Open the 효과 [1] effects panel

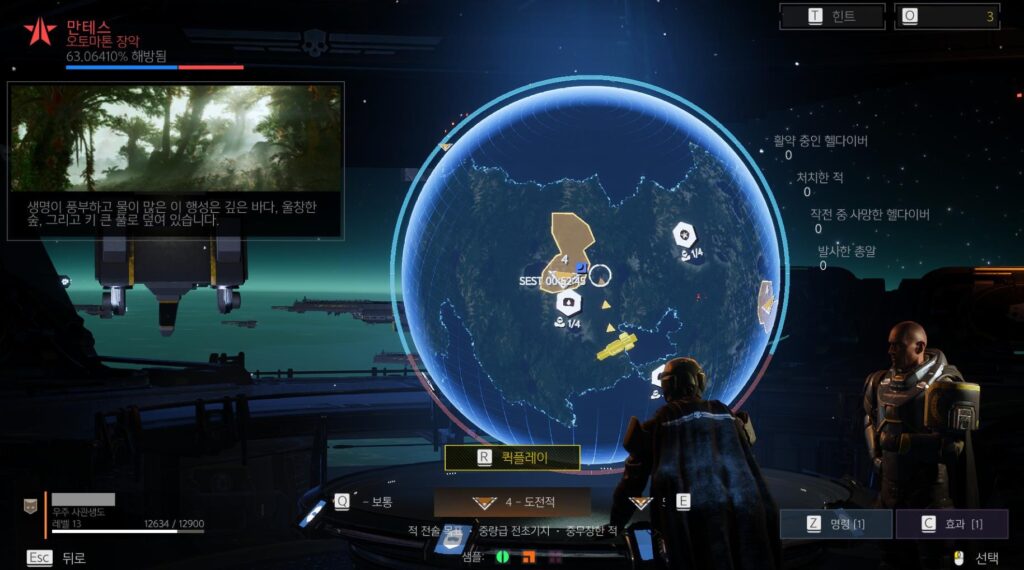point(951,524)
